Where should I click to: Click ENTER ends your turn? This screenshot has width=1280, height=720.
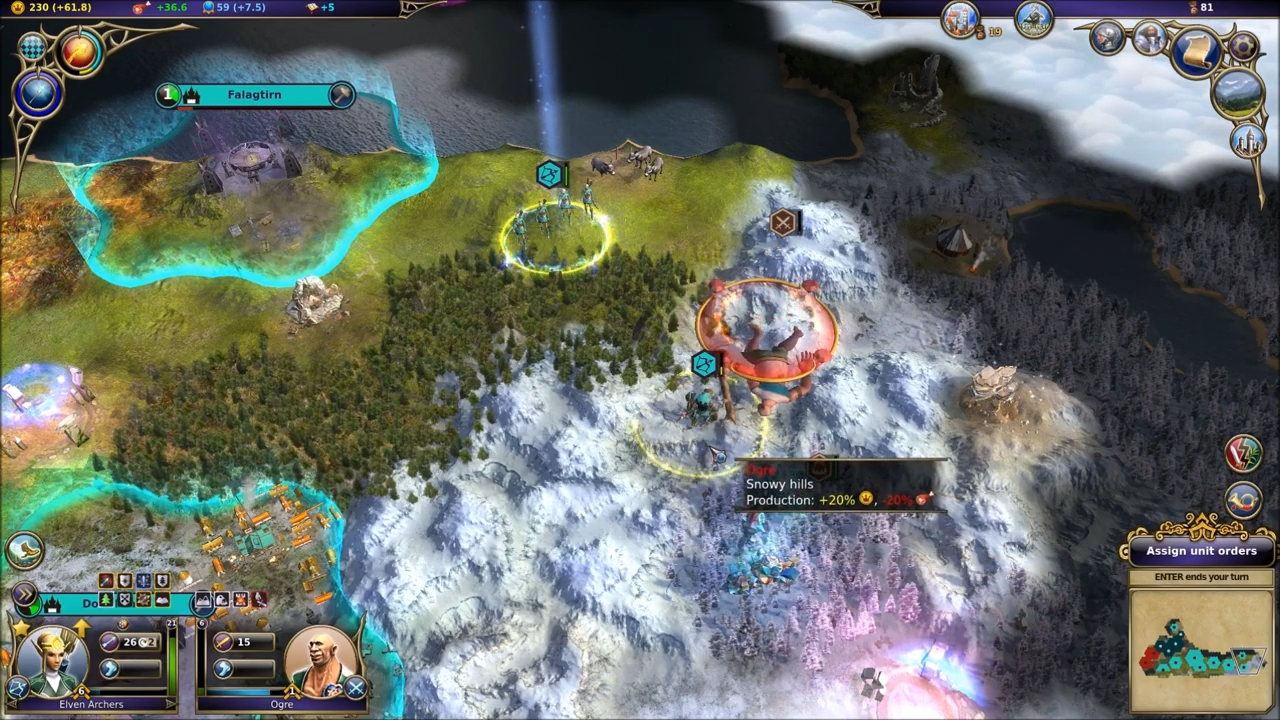1201,576
